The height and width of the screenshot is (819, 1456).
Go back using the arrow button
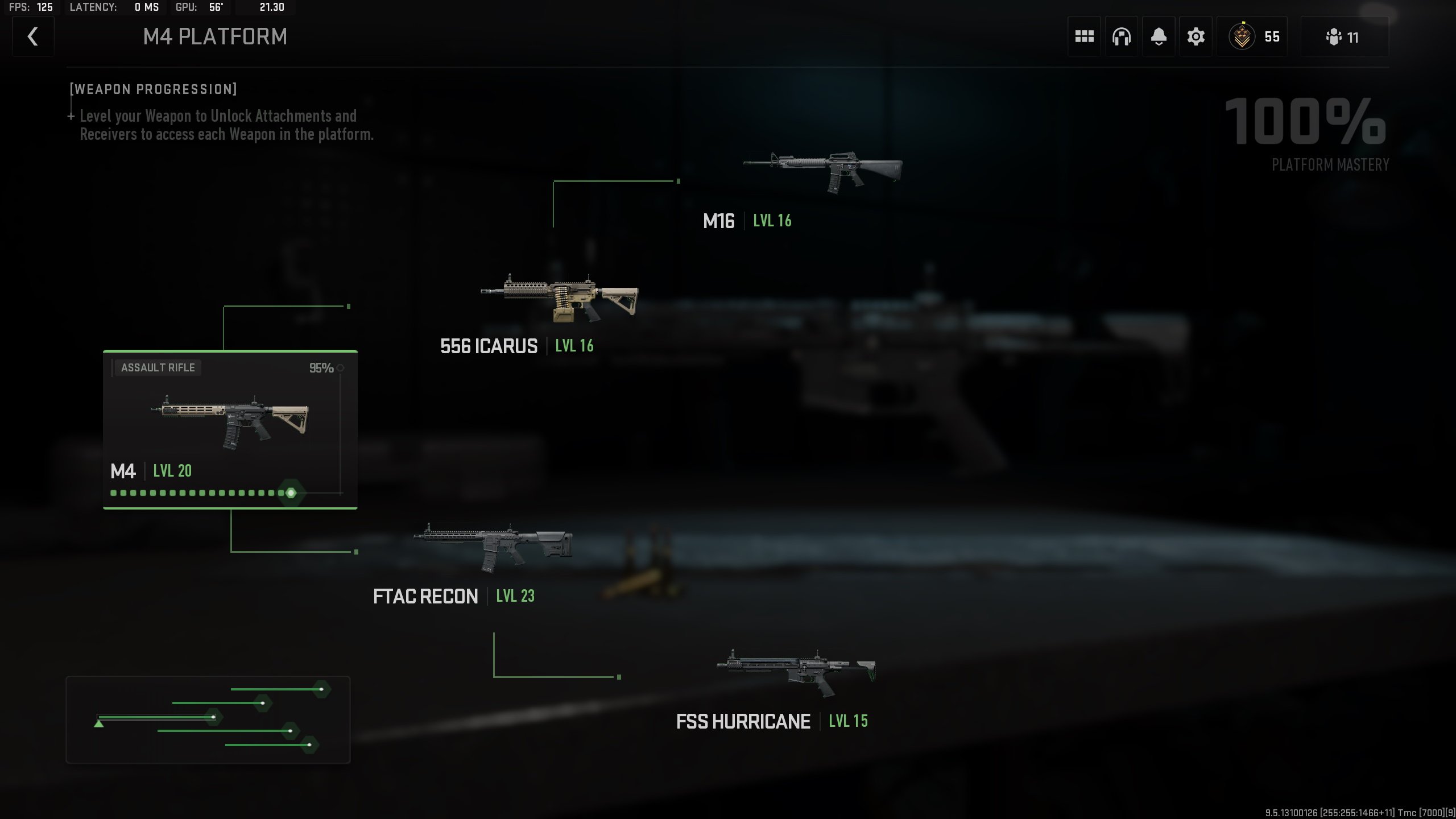[x=33, y=37]
